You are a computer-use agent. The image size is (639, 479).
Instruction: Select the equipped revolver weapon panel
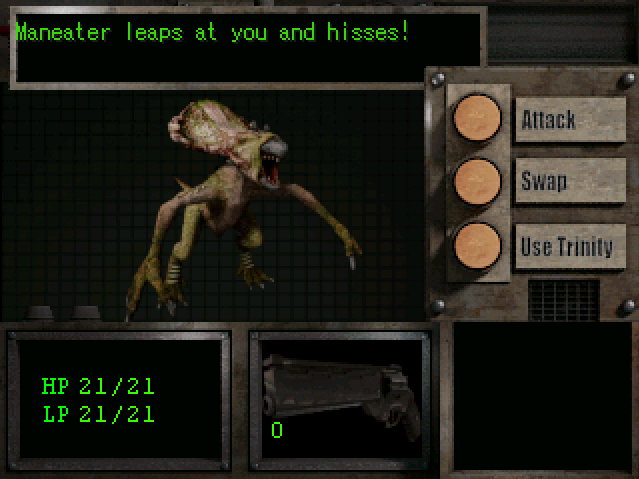point(341,398)
